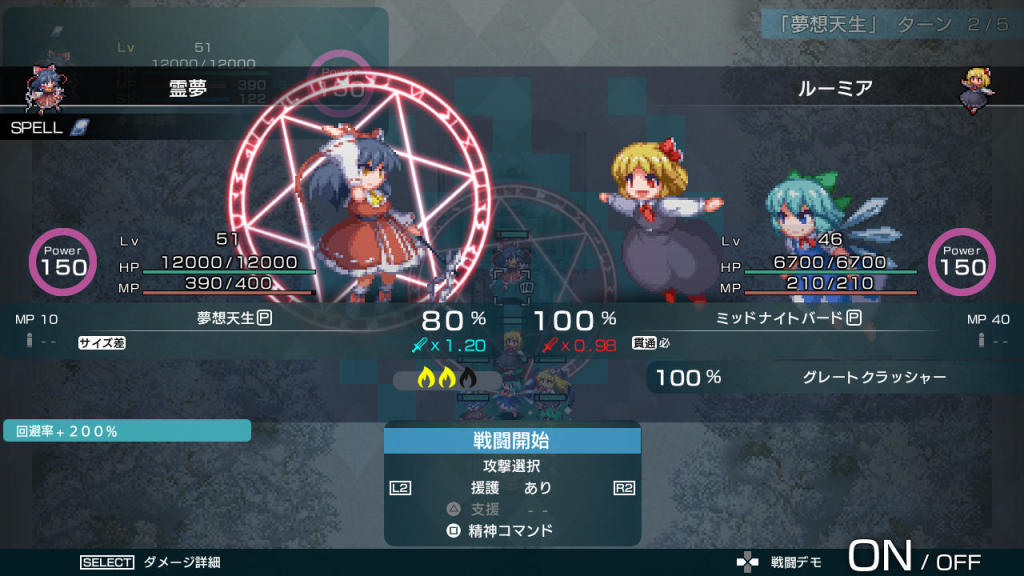Toggle the 援護 support setting
The height and width of the screenshot is (576, 1024).
[512, 488]
